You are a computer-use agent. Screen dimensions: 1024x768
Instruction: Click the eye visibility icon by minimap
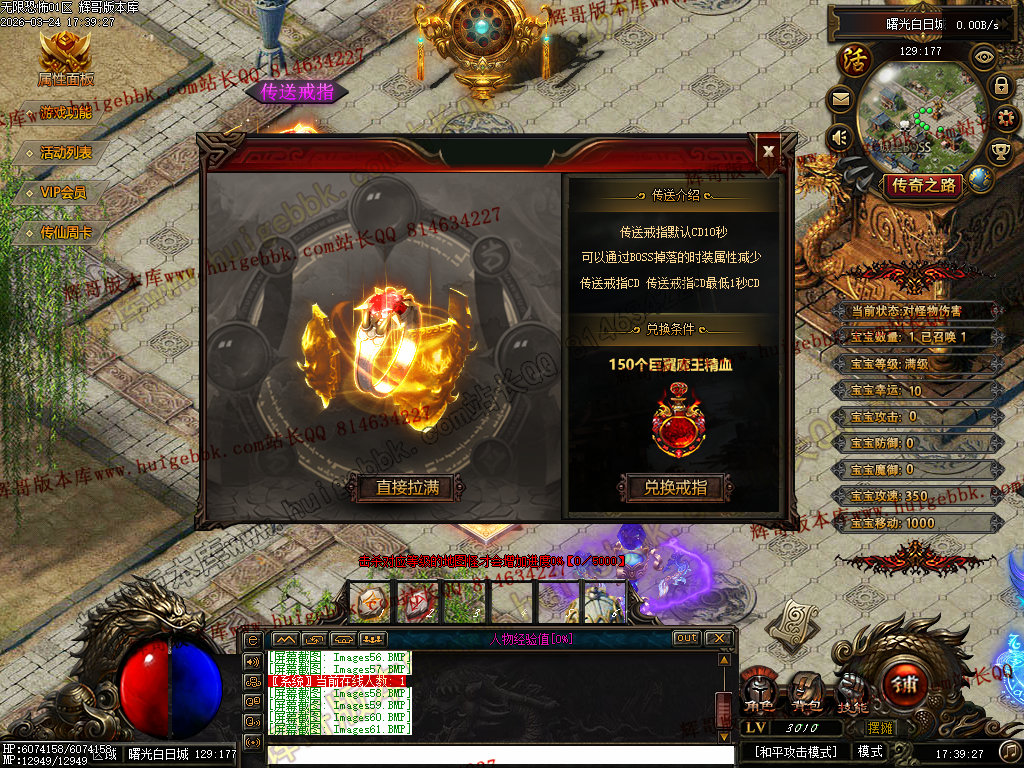984,57
